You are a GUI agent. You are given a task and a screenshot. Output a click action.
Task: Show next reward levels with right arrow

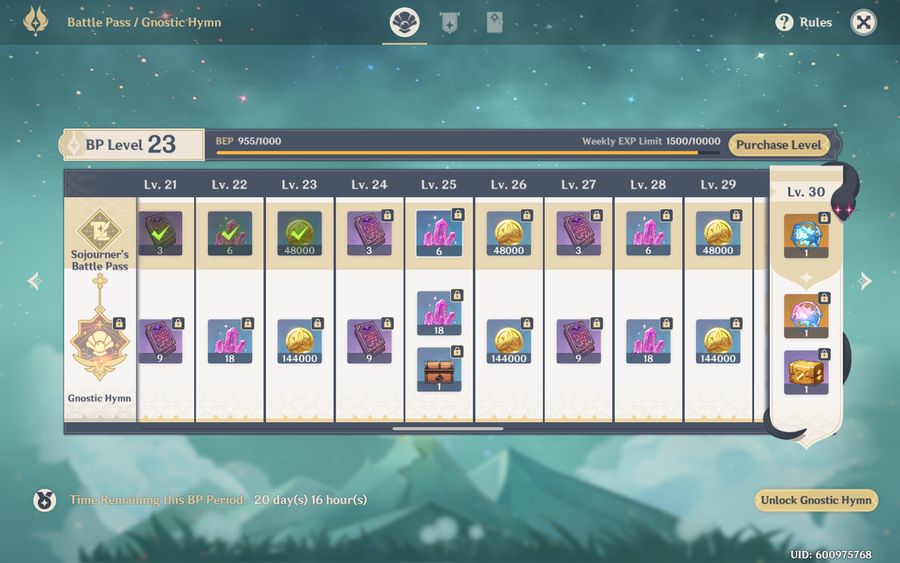865,281
